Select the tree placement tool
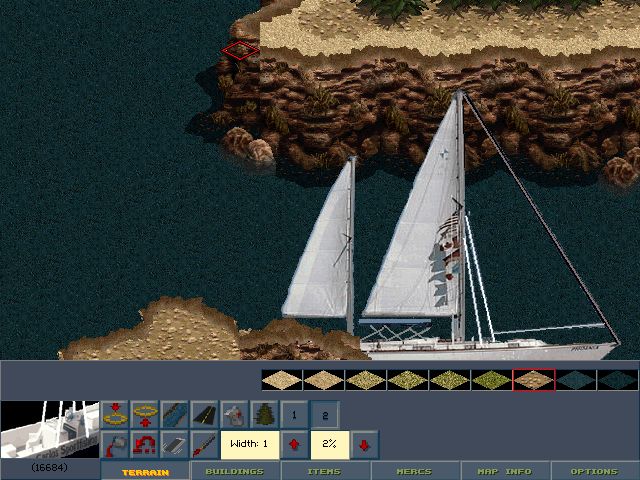Viewport: 640px width, 480px height. coord(264,413)
